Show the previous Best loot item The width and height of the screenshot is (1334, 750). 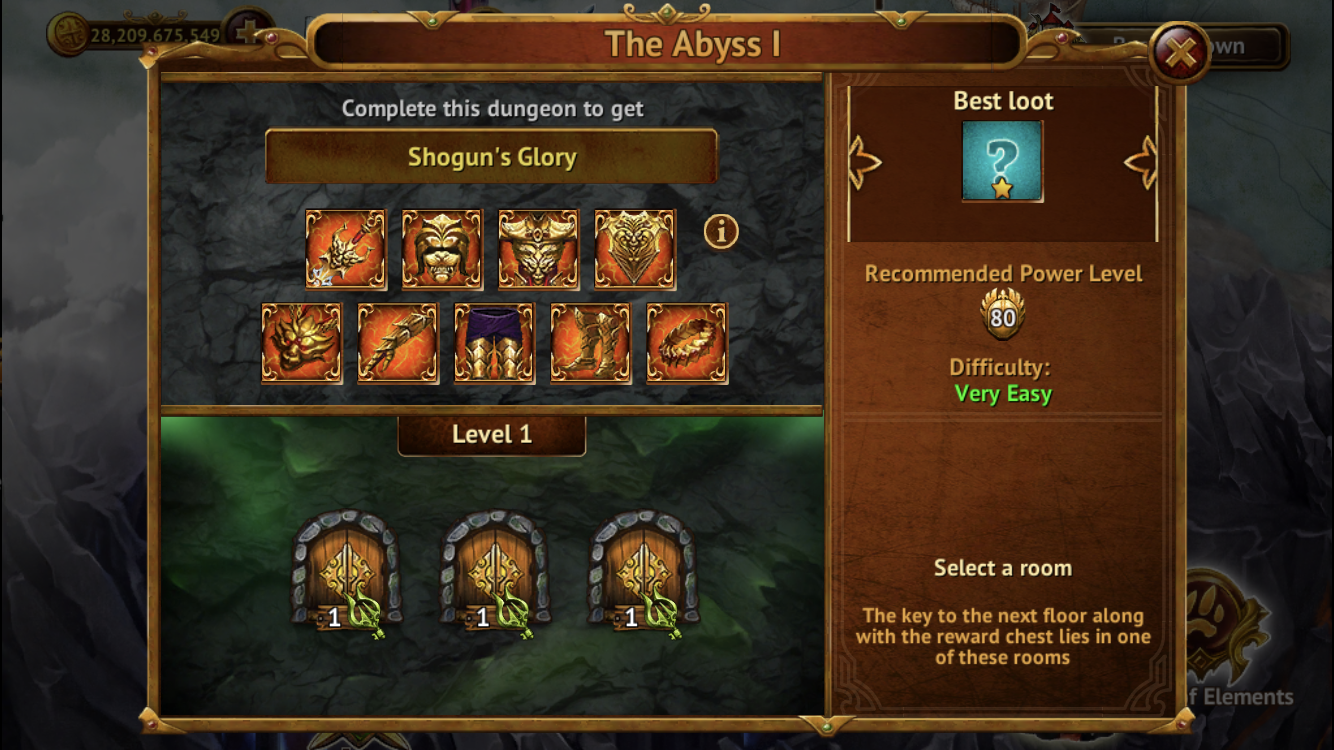pos(864,162)
